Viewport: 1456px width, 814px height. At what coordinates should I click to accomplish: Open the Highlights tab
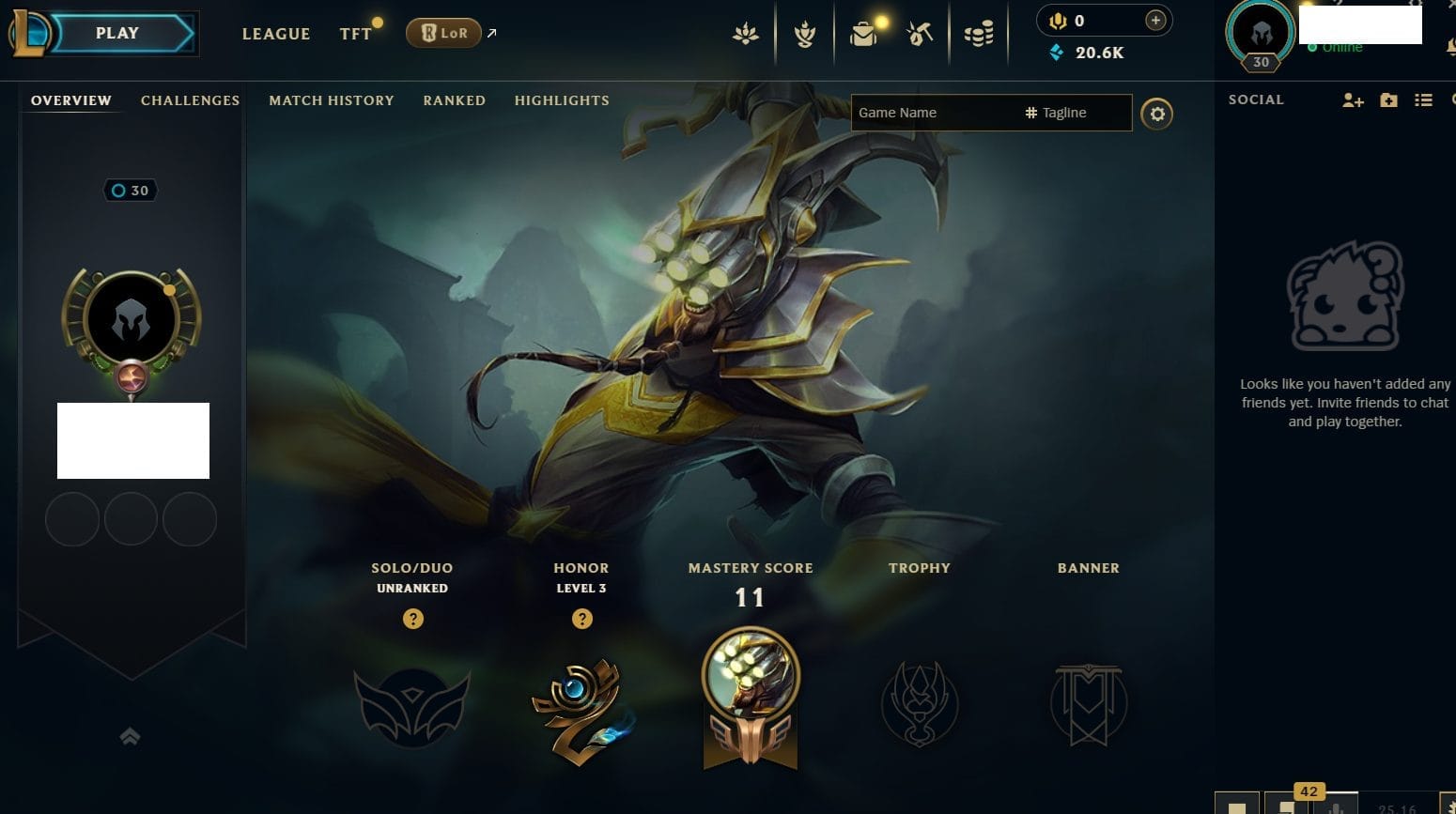(562, 100)
